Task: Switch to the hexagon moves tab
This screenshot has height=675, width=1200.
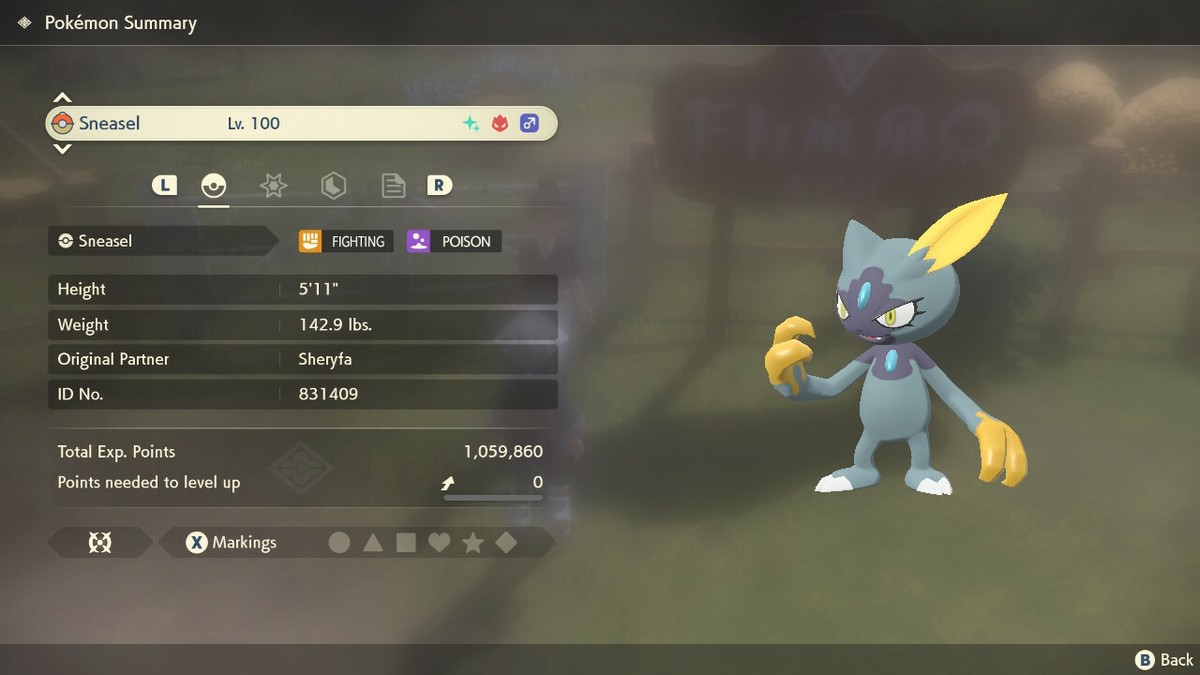Action: coord(333,185)
